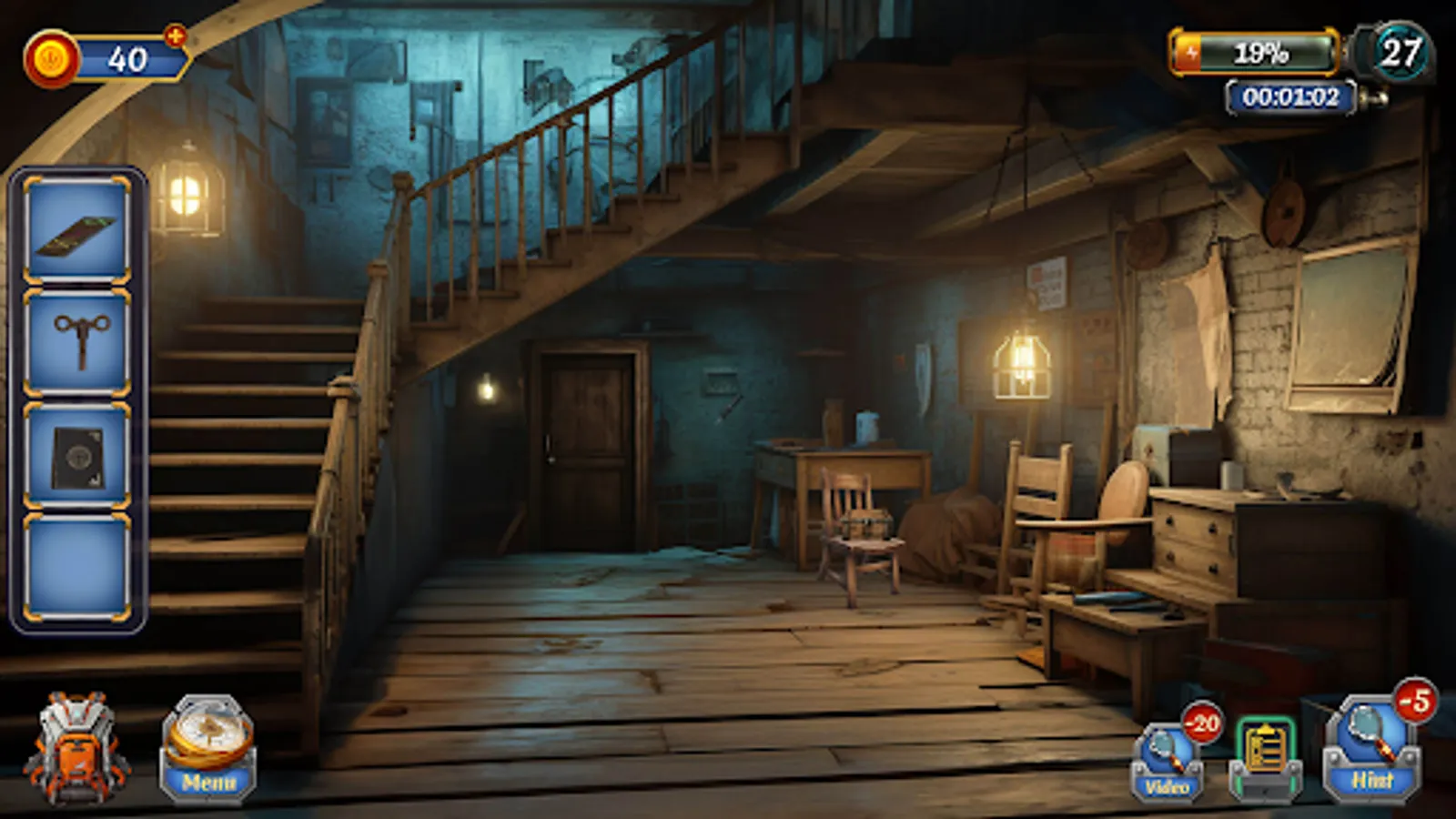The height and width of the screenshot is (819, 1456).
Task: Select the winding key in inventory
Action: 80,344
